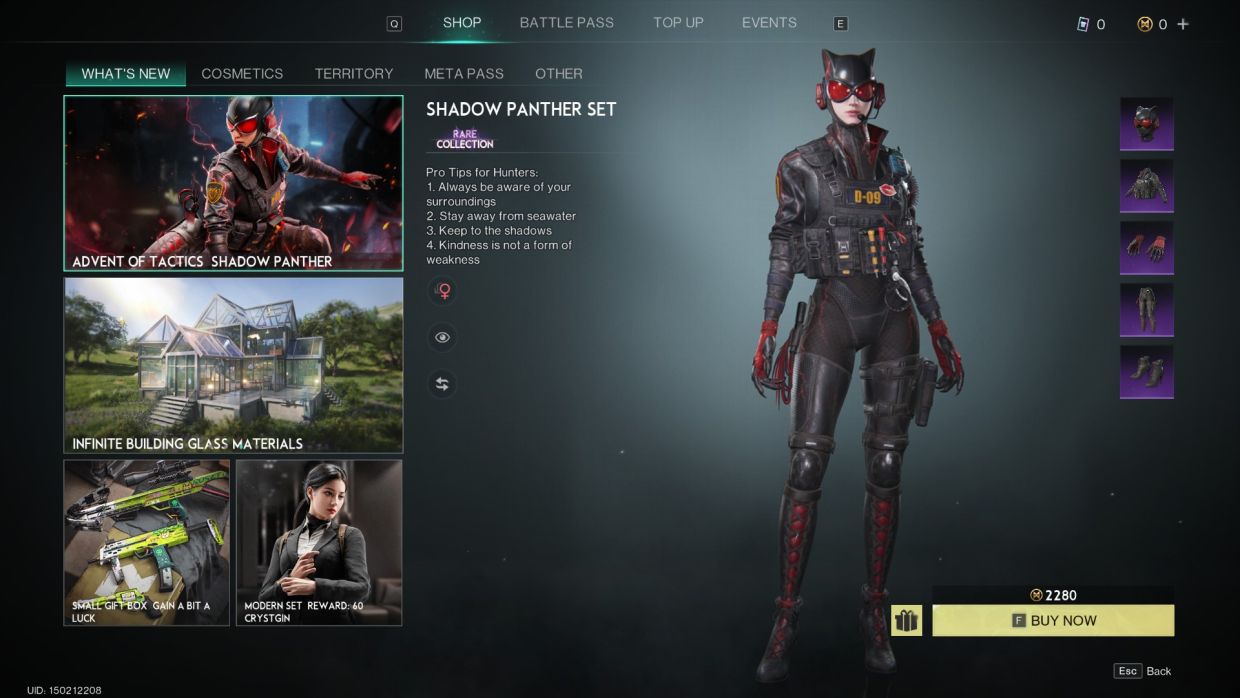1240x698 pixels.
Task: Click the swap arrows icon
Action: [442, 384]
